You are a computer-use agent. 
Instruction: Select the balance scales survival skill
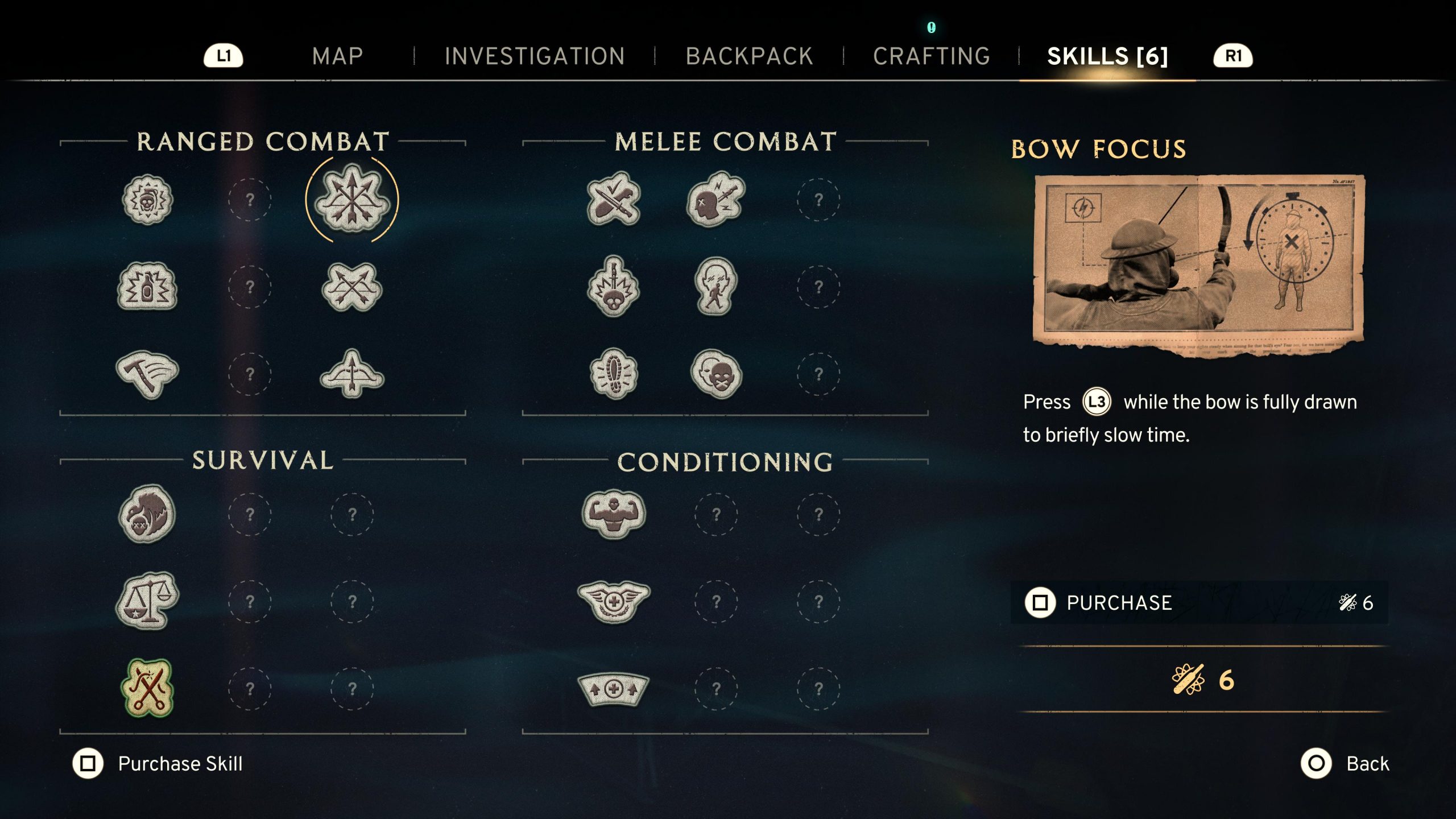[x=147, y=601]
